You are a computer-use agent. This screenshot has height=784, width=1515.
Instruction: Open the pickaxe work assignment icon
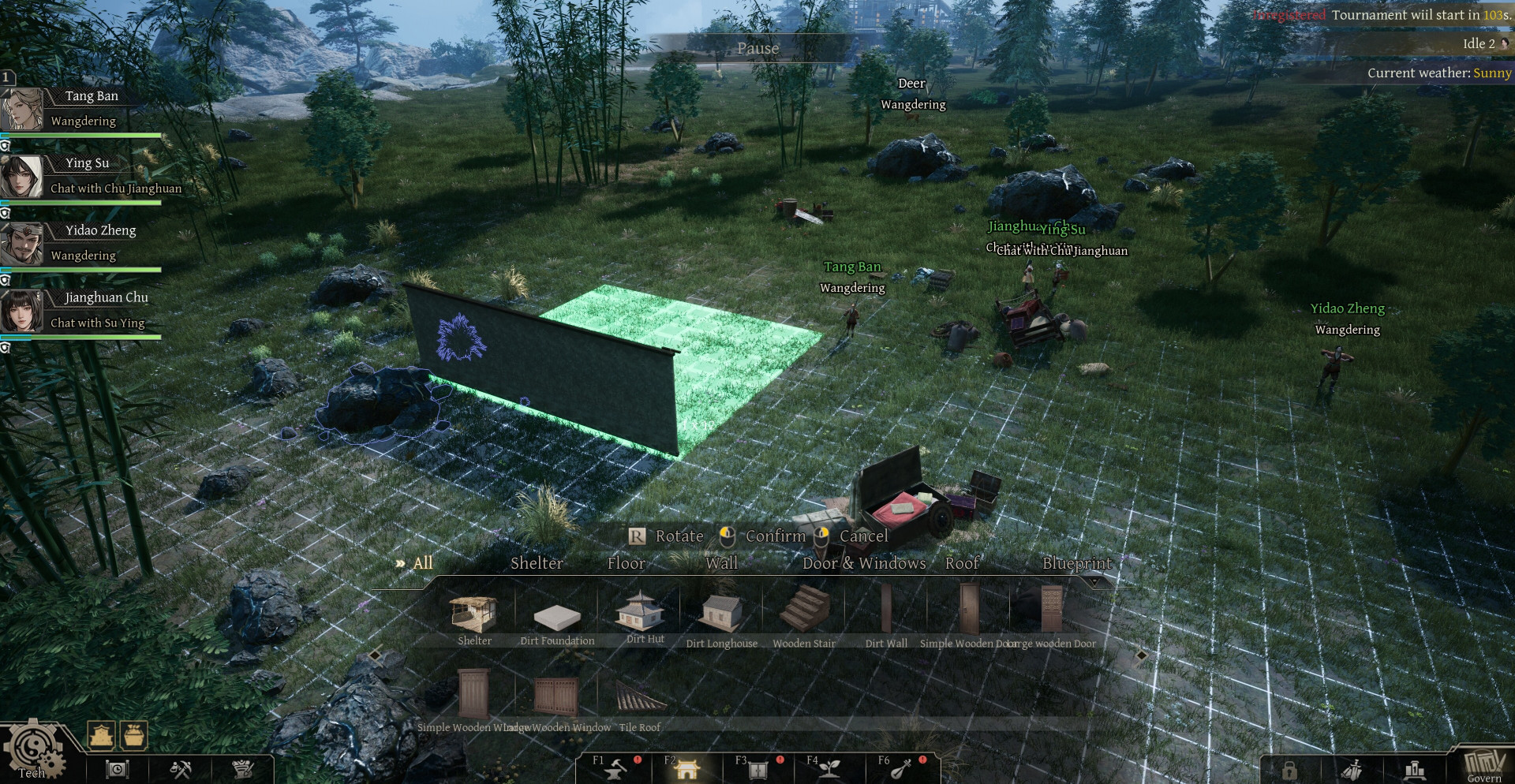181,768
